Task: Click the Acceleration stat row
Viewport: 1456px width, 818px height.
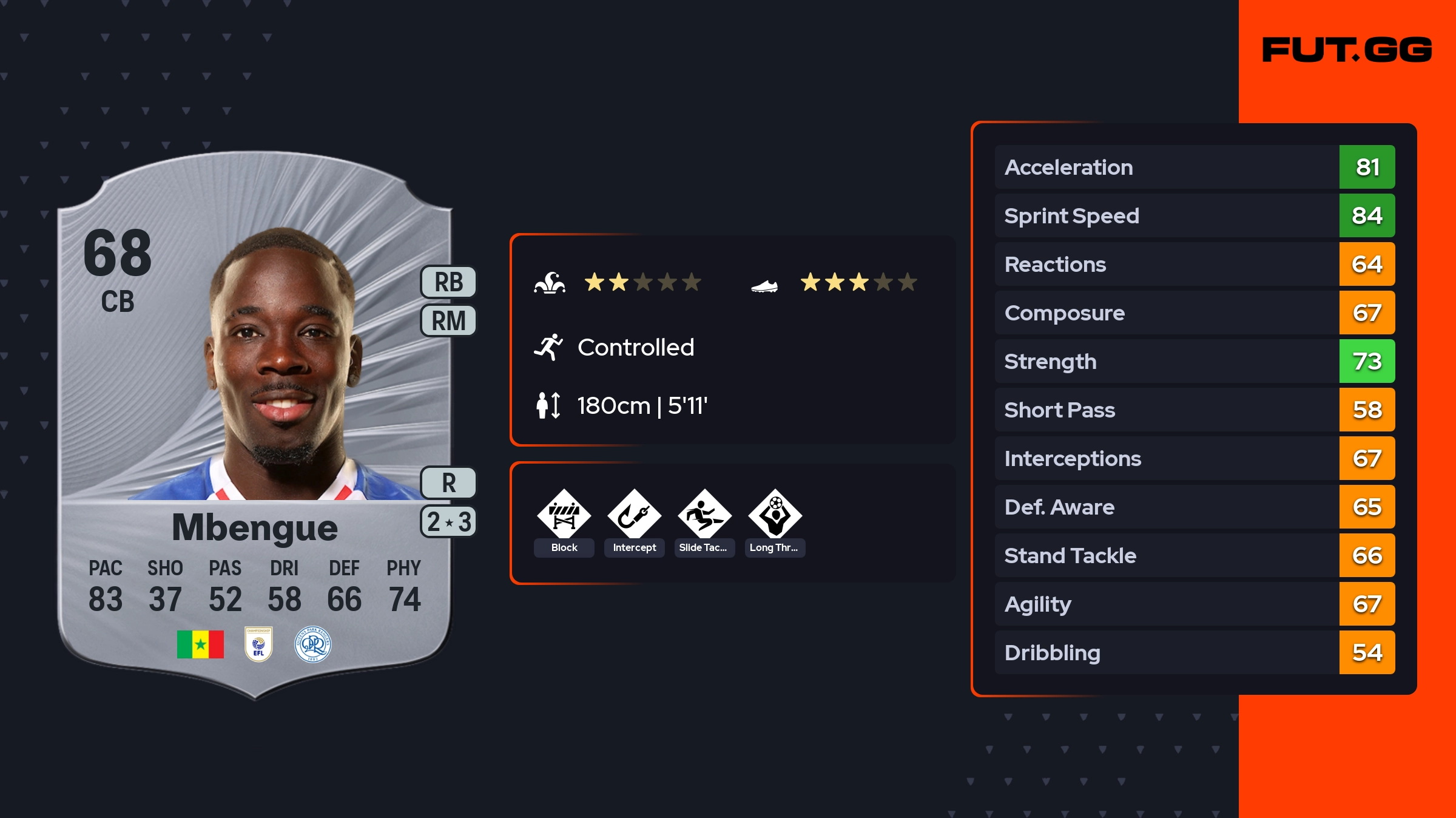Action: [x=1194, y=167]
